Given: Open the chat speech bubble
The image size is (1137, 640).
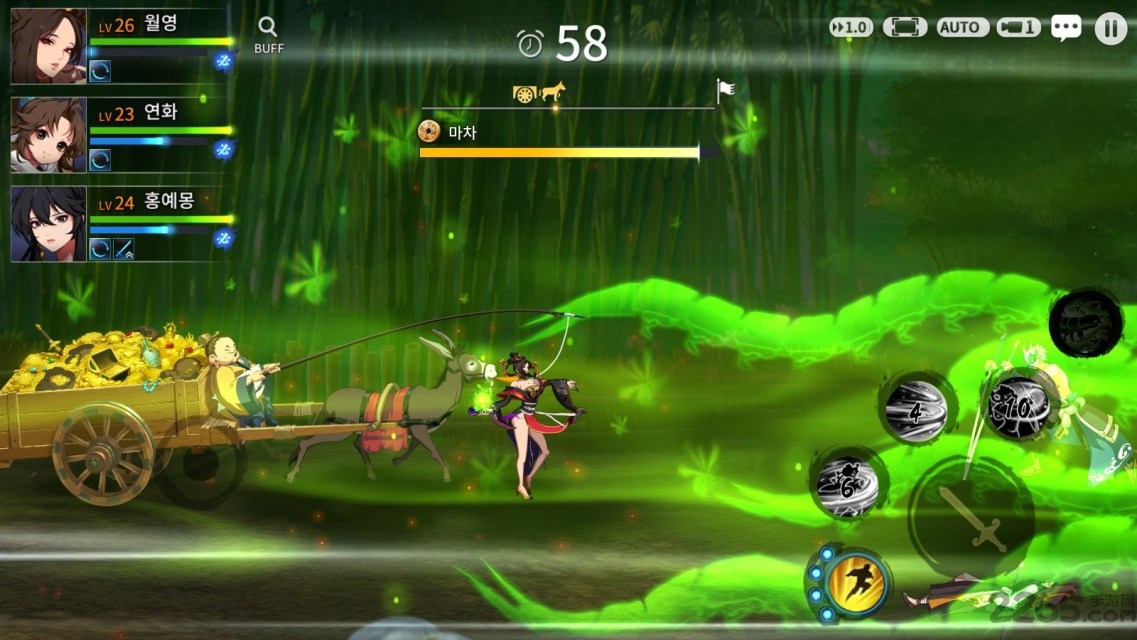Looking at the screenshot, I should tap(1066, 28).
